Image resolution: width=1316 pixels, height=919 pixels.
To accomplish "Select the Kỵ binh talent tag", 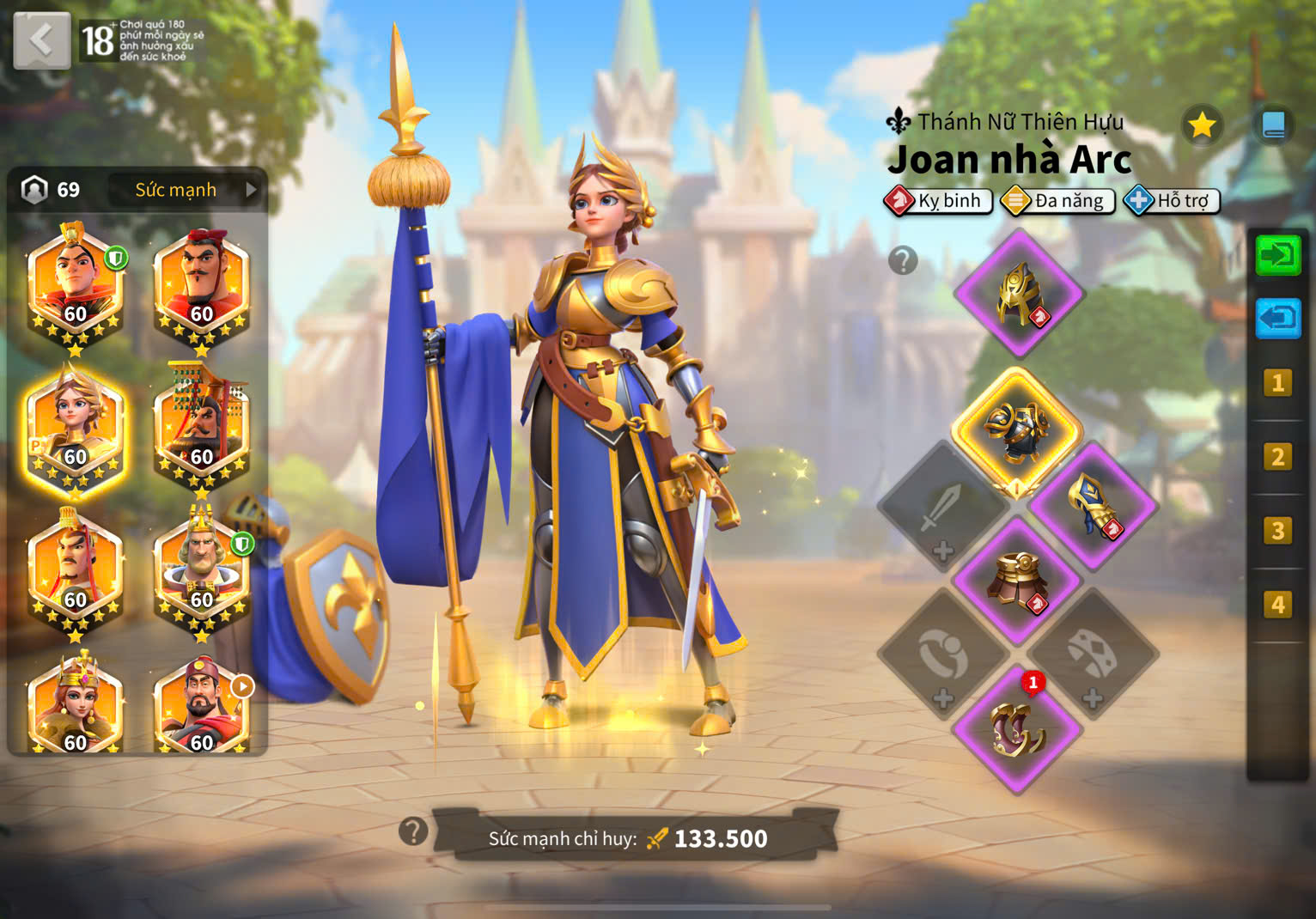I will pos(939,201).
